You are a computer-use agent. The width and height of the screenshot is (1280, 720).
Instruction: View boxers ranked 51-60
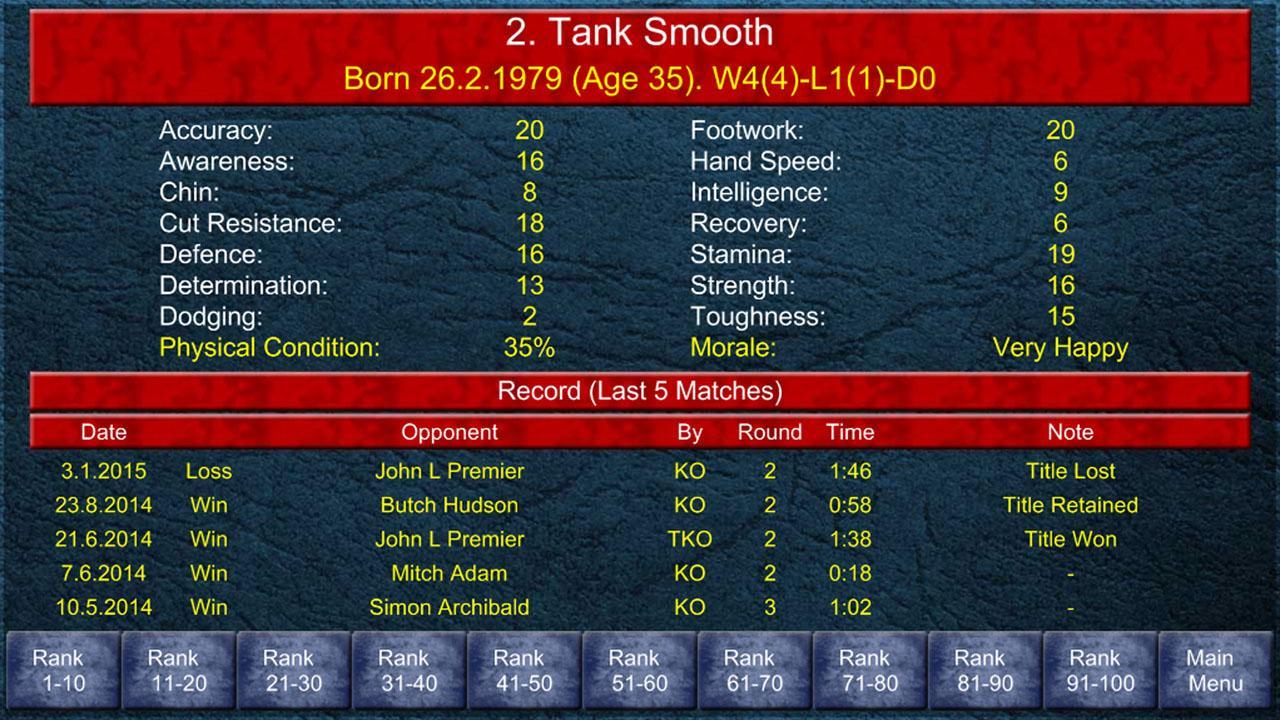[638, 668]
